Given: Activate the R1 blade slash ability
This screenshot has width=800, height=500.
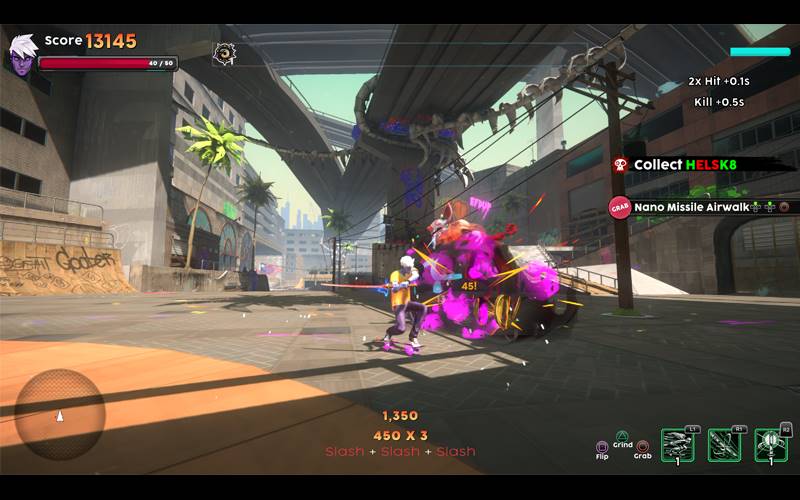Looking at the screenshot, I should click(725, 445).
